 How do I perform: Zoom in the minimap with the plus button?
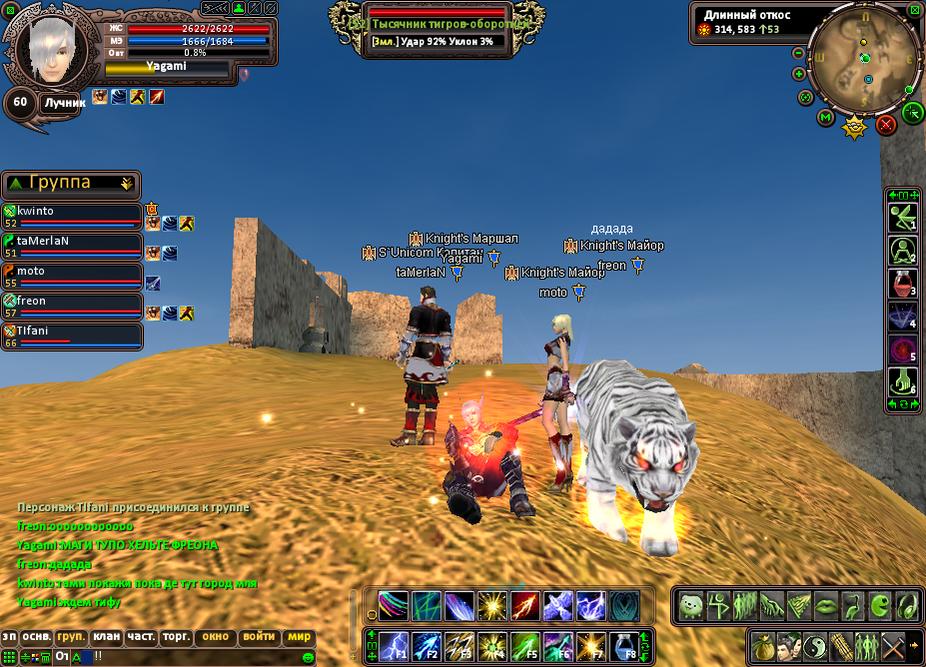pos(799,73)
